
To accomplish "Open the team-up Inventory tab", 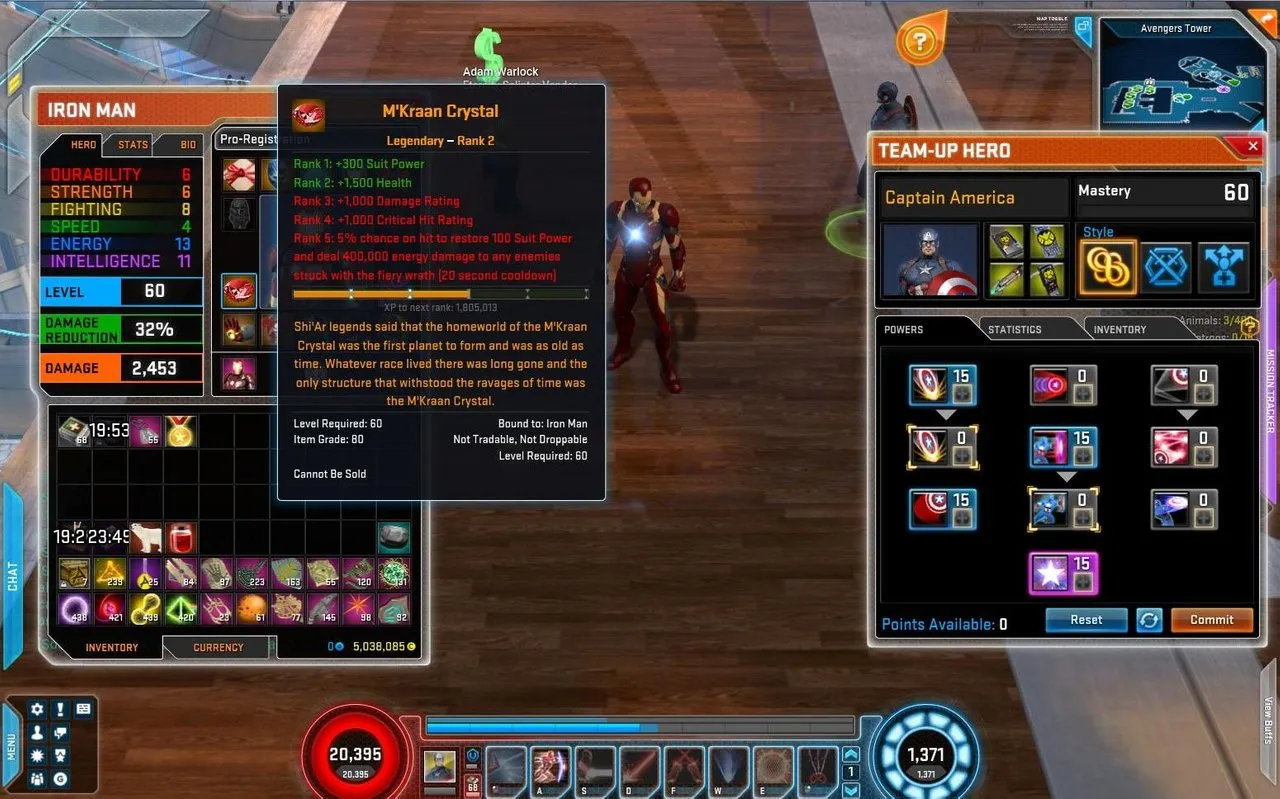I will pyautogui.click(x=1119, y=329).
